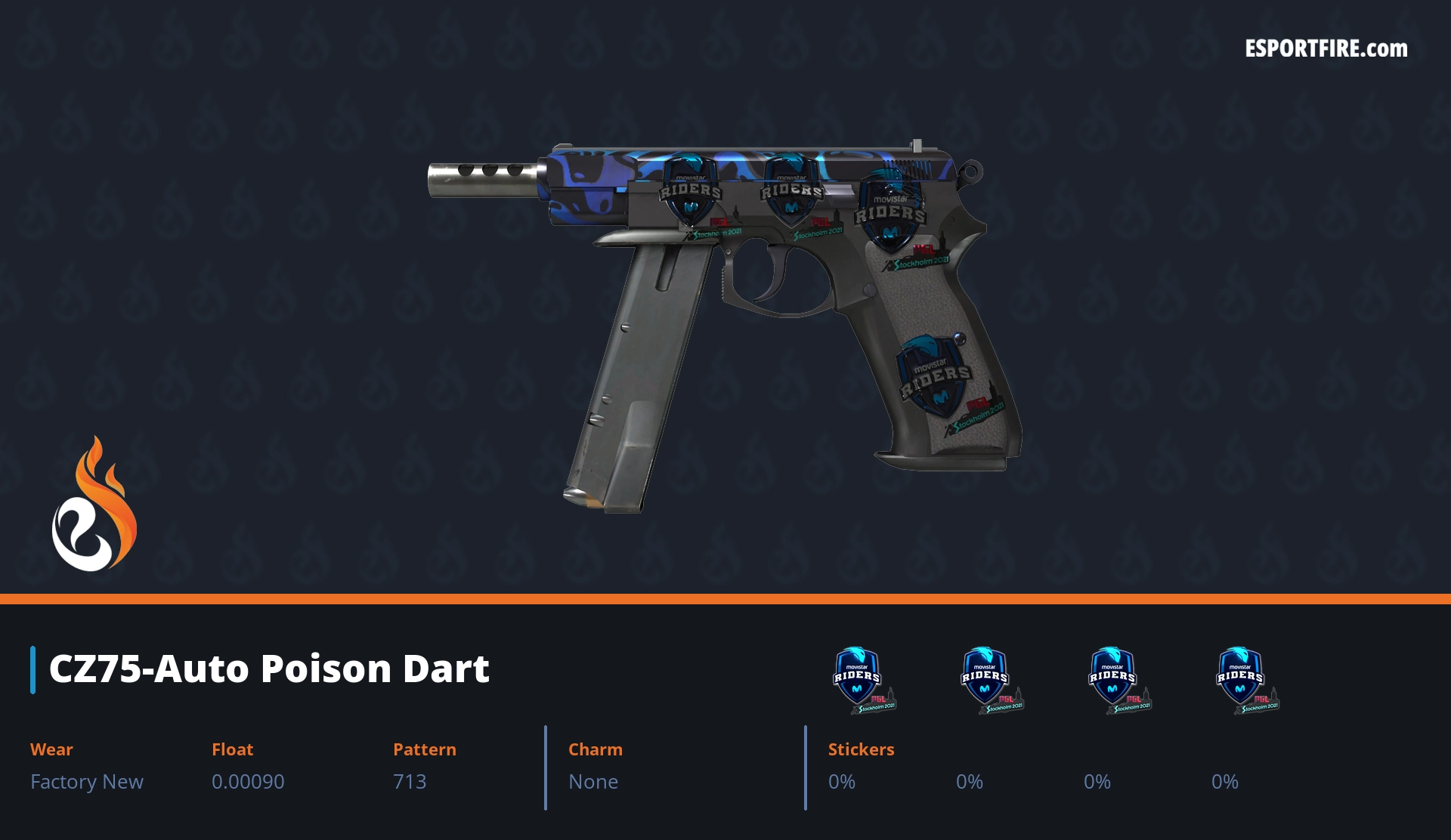Click the orange flame Esportfire logo
This screenshot has width=1451, height=840.
[94, 505]
